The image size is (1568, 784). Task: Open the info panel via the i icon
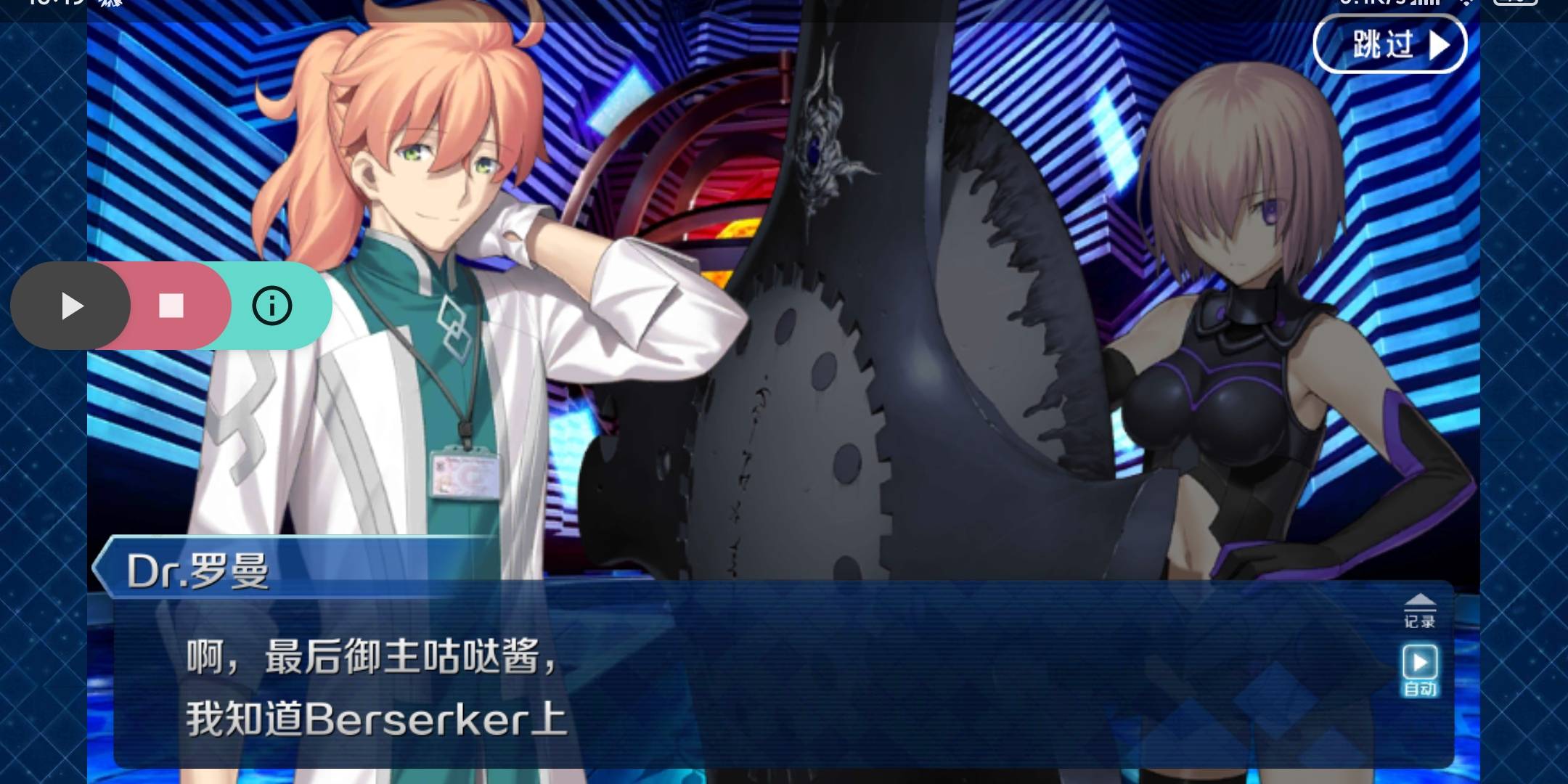(271, 306)
